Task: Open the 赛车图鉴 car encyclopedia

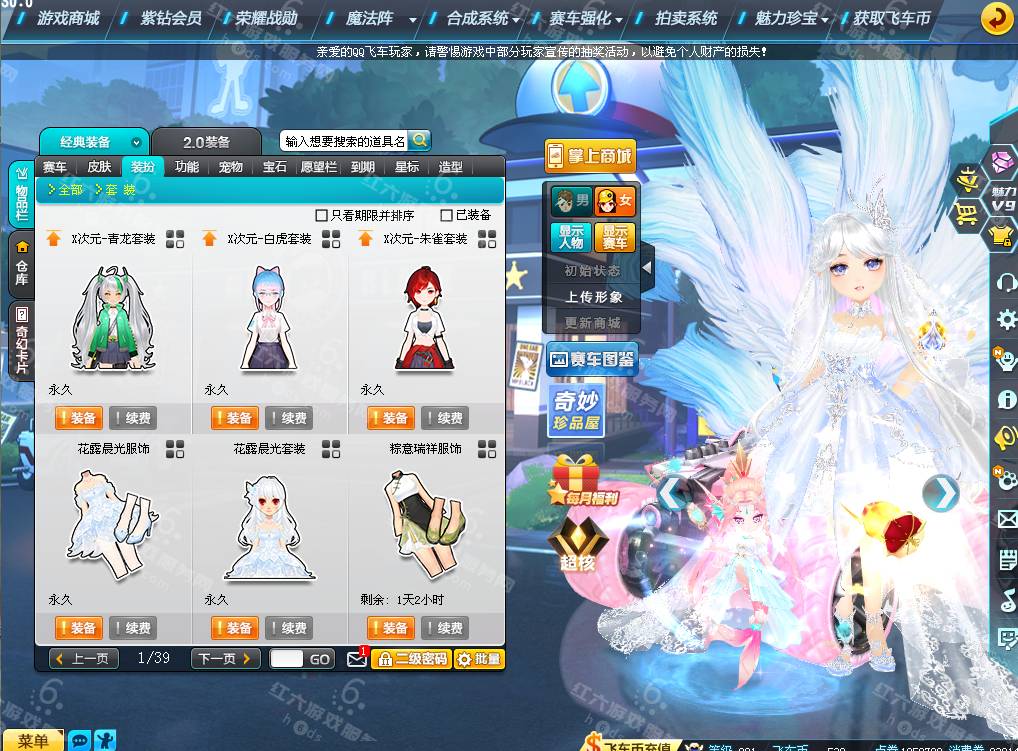Action: tap(592, 360)
